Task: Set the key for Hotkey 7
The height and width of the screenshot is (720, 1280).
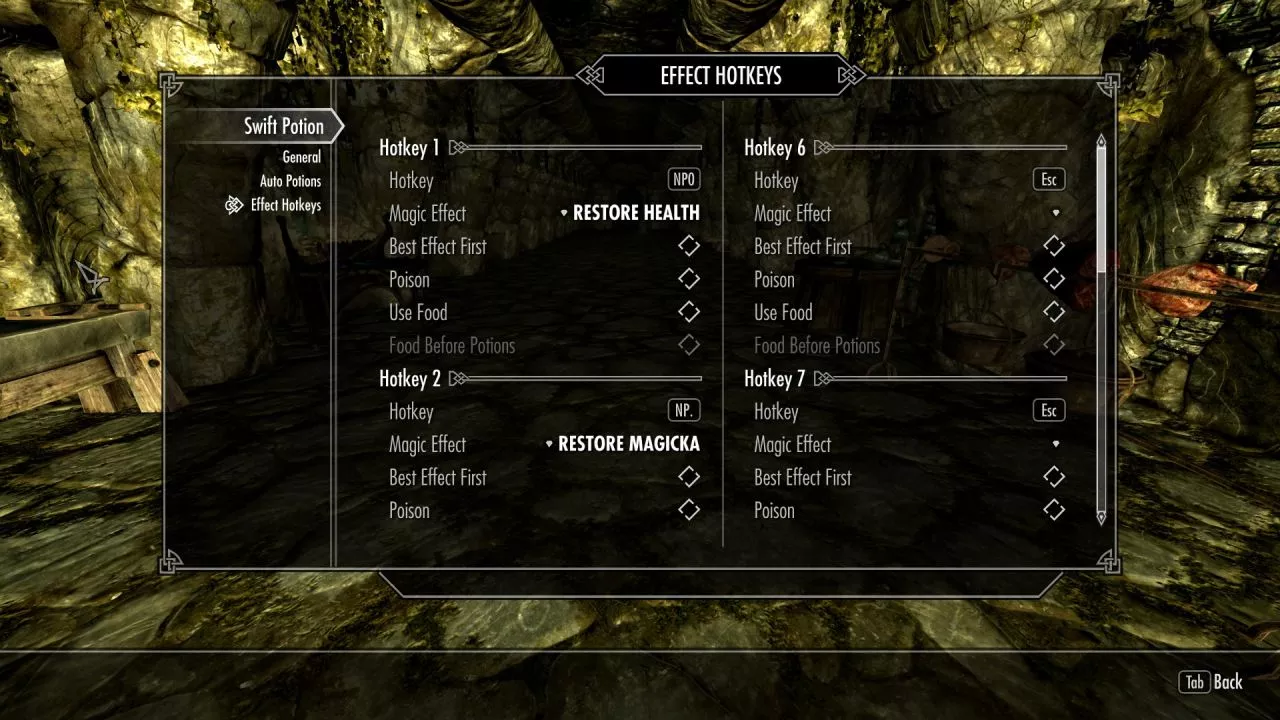Action: [x=1049, y=411]
